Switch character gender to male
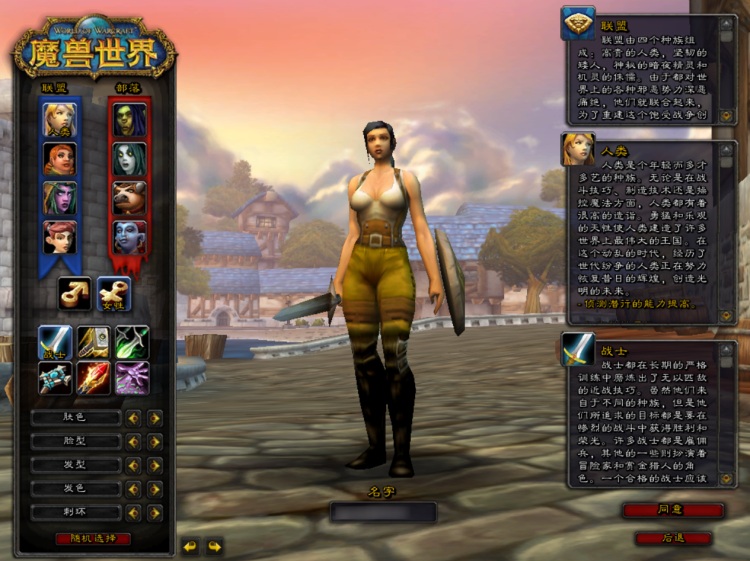This screenshot has height=561, width=750. coord(75,292)
